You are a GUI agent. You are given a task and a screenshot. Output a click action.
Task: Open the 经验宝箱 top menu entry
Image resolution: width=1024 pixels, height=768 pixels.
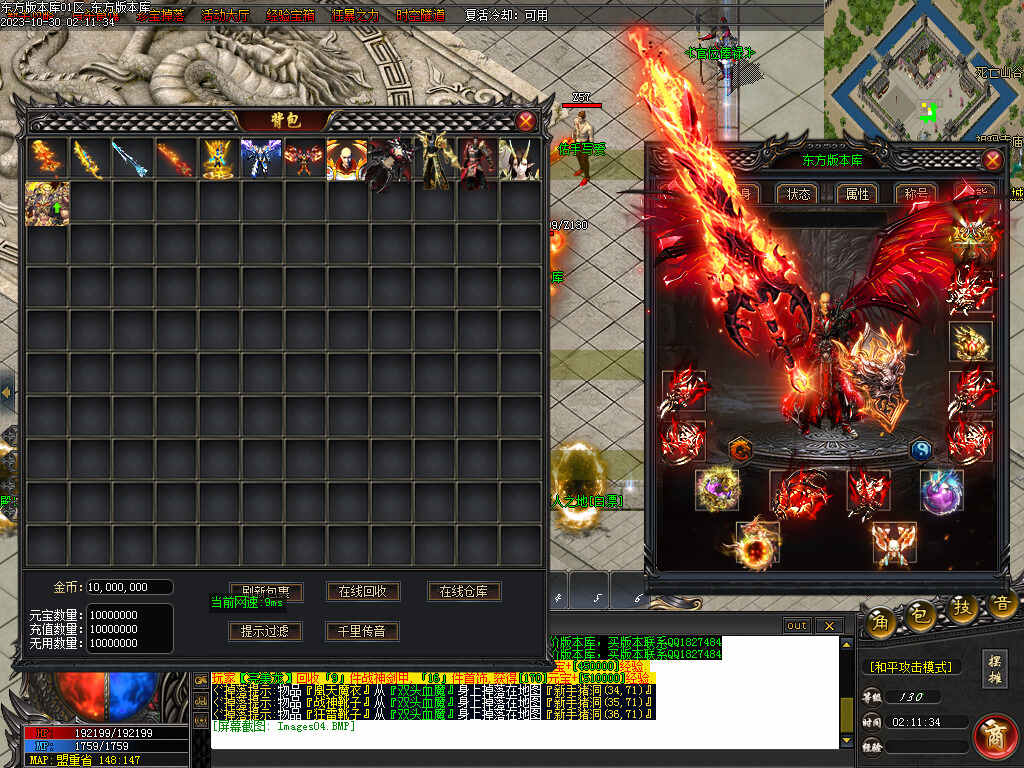pyautogui.click(x=290, y=15)
